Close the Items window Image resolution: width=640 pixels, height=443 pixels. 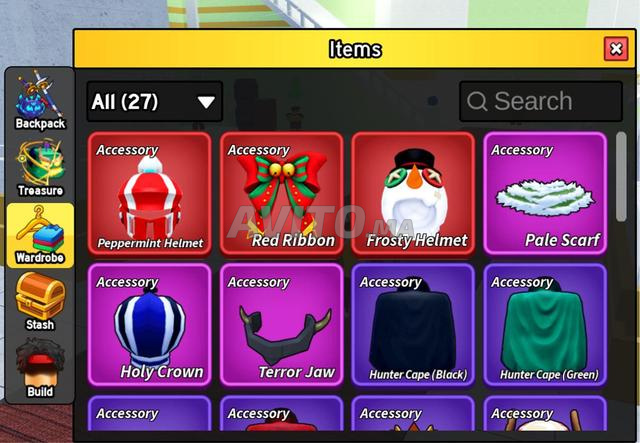tap(615, 49)
